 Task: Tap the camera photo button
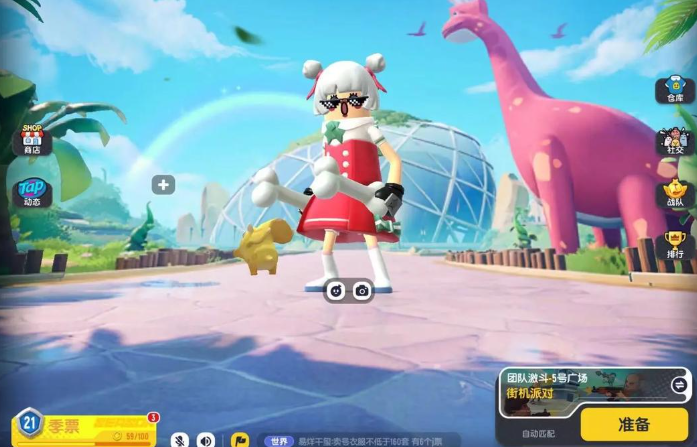point(362,290)
